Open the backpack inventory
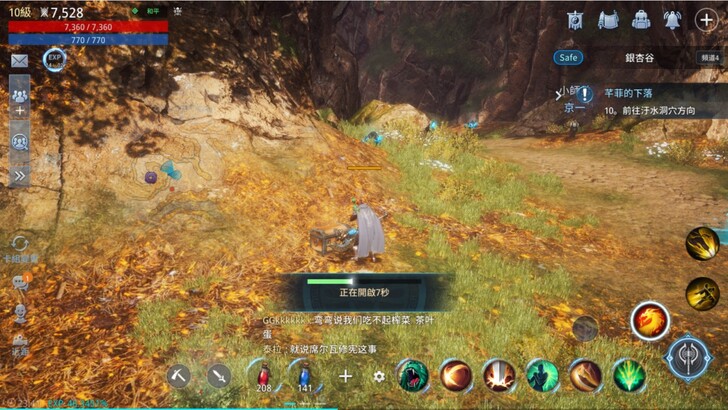The height and width of the screenshot is (410, 728). 641,20
